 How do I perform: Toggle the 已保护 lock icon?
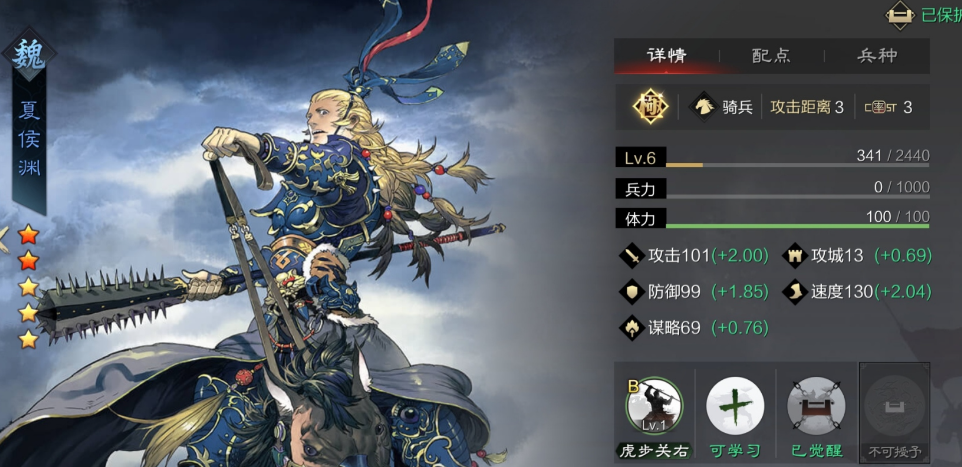click(x=900, y=14)
